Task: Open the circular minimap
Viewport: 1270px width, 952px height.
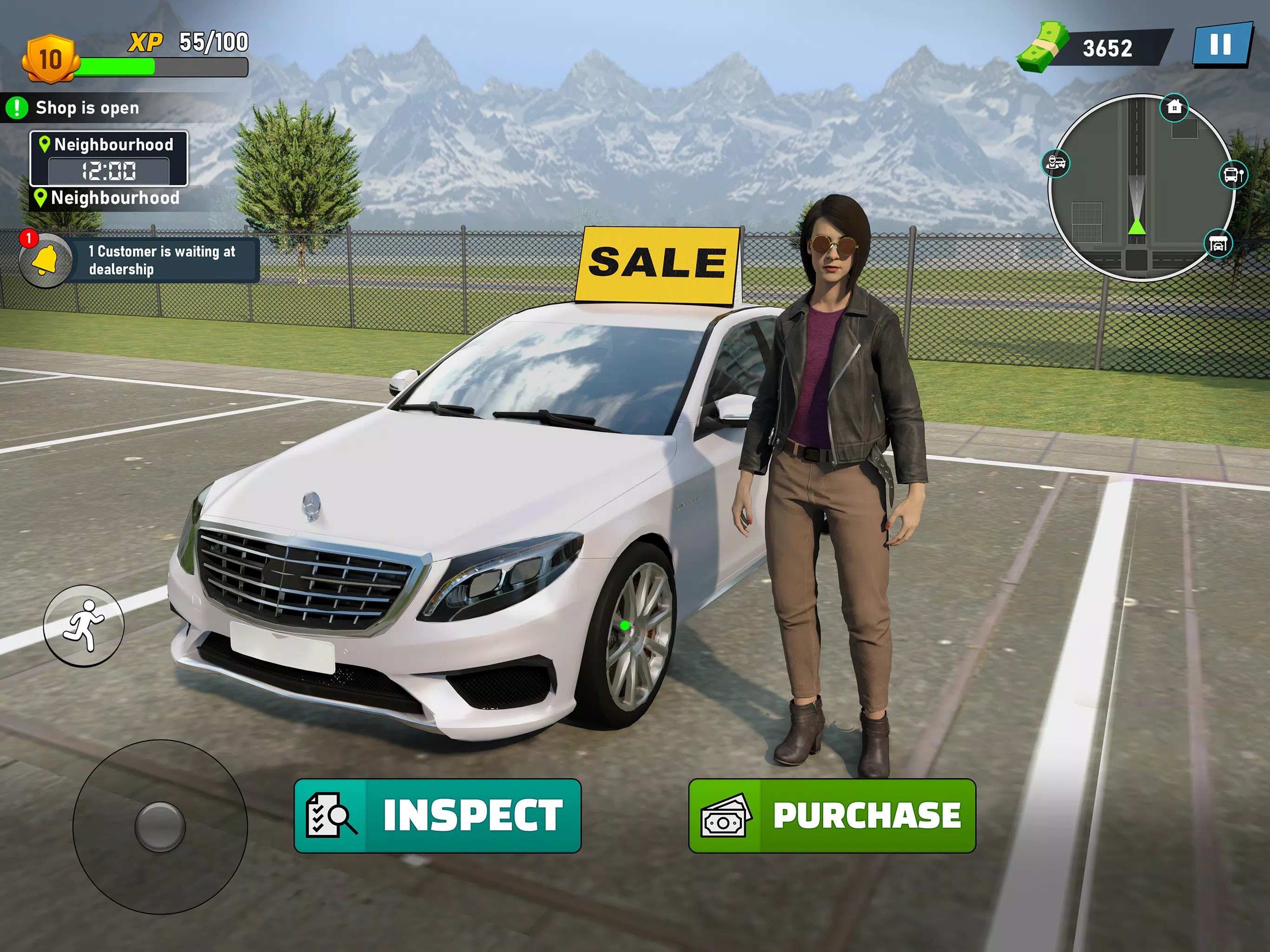Action: point(1140,188)
